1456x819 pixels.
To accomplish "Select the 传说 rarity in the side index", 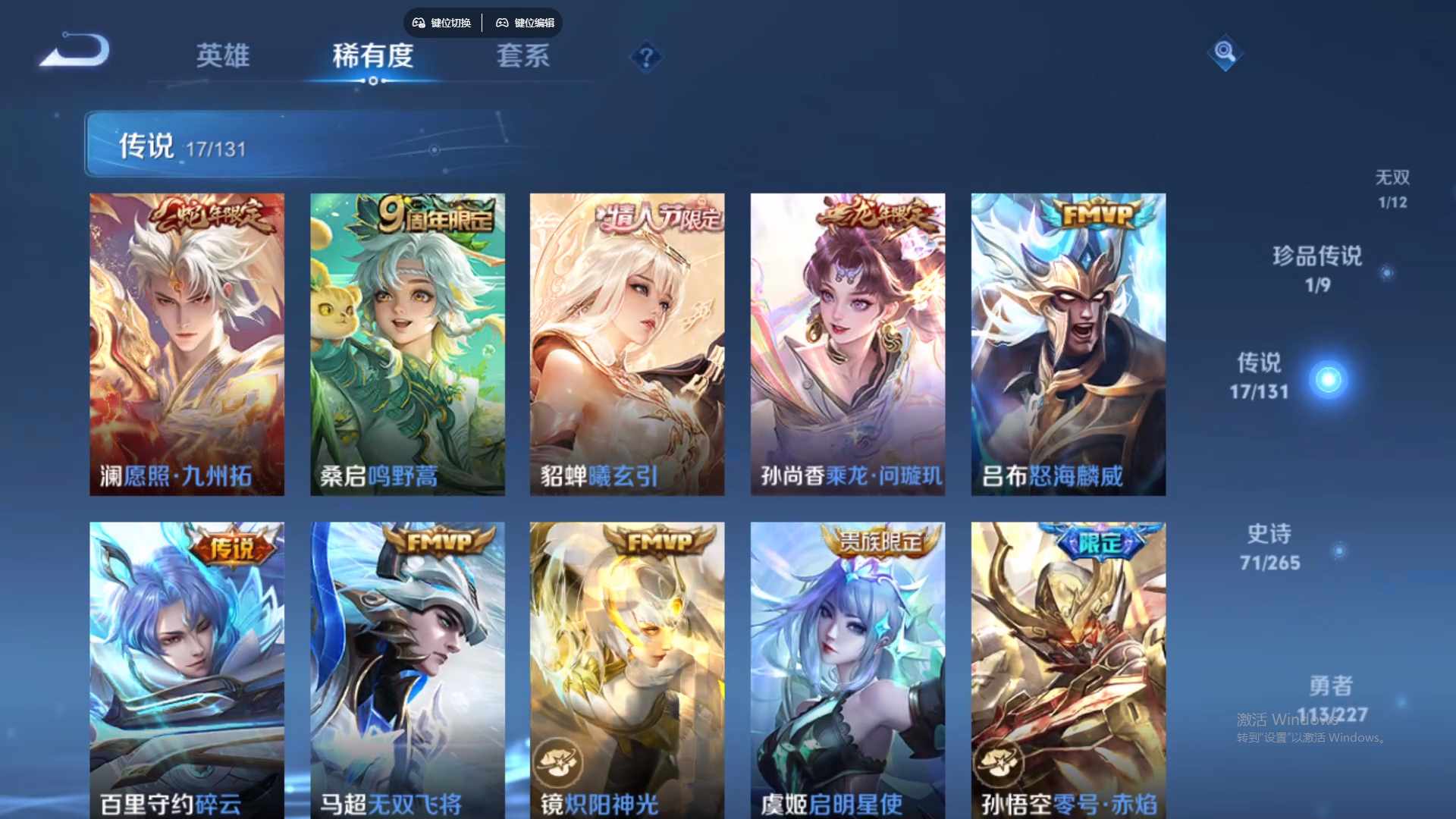I will coord(1260,376).
